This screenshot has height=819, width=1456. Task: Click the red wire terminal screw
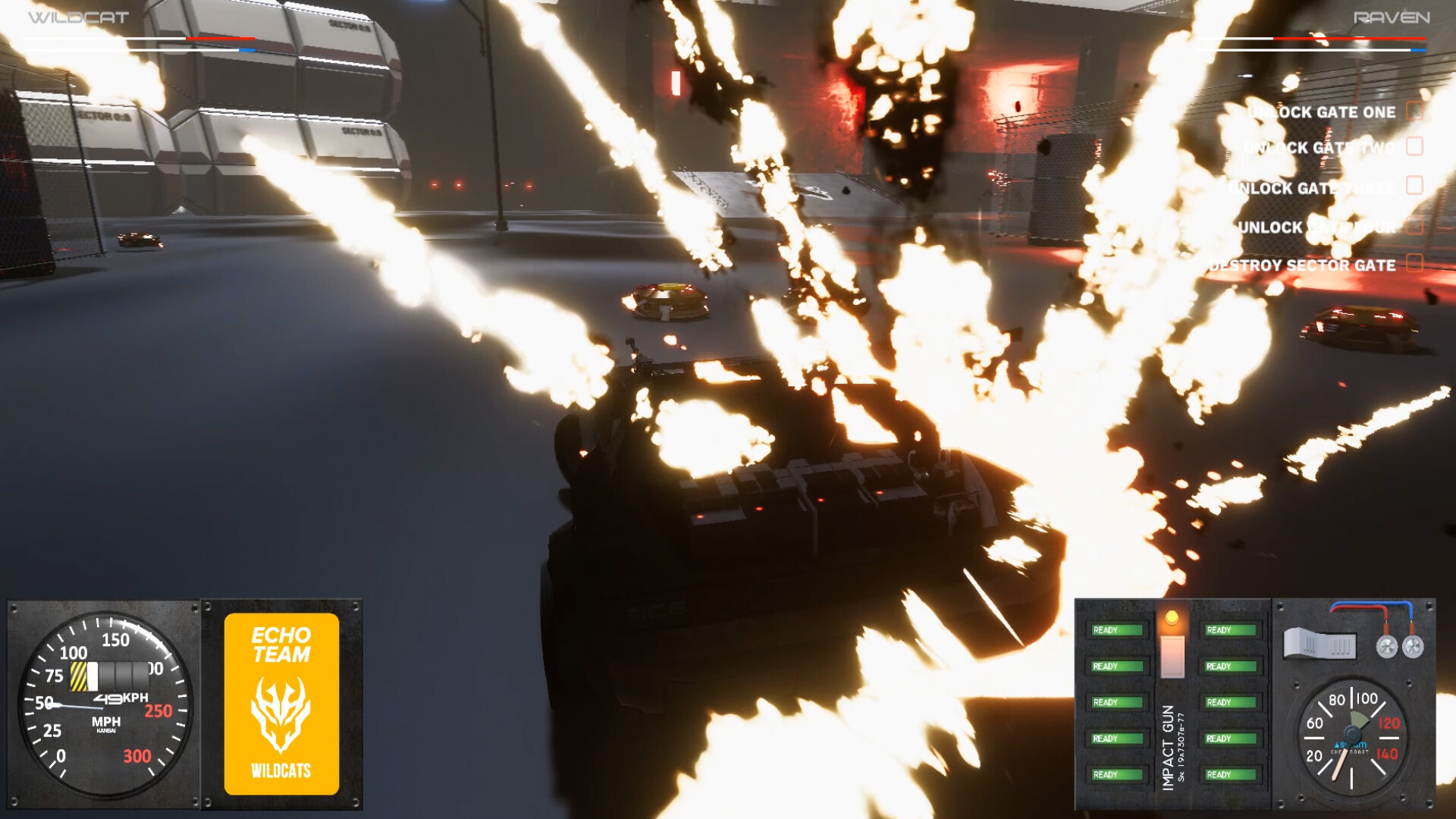click(1387, 645)
